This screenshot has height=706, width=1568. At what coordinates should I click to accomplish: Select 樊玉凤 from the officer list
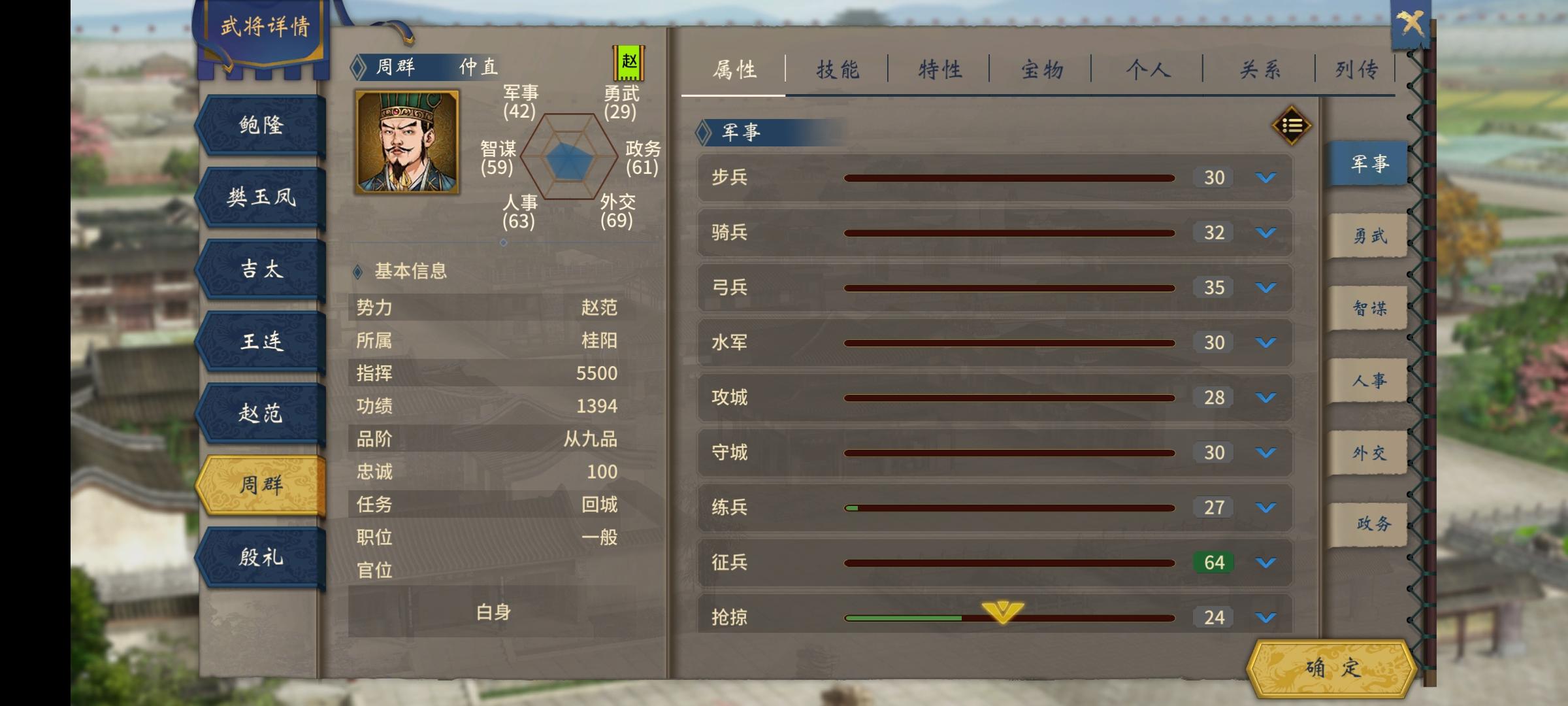click(261, 196)
